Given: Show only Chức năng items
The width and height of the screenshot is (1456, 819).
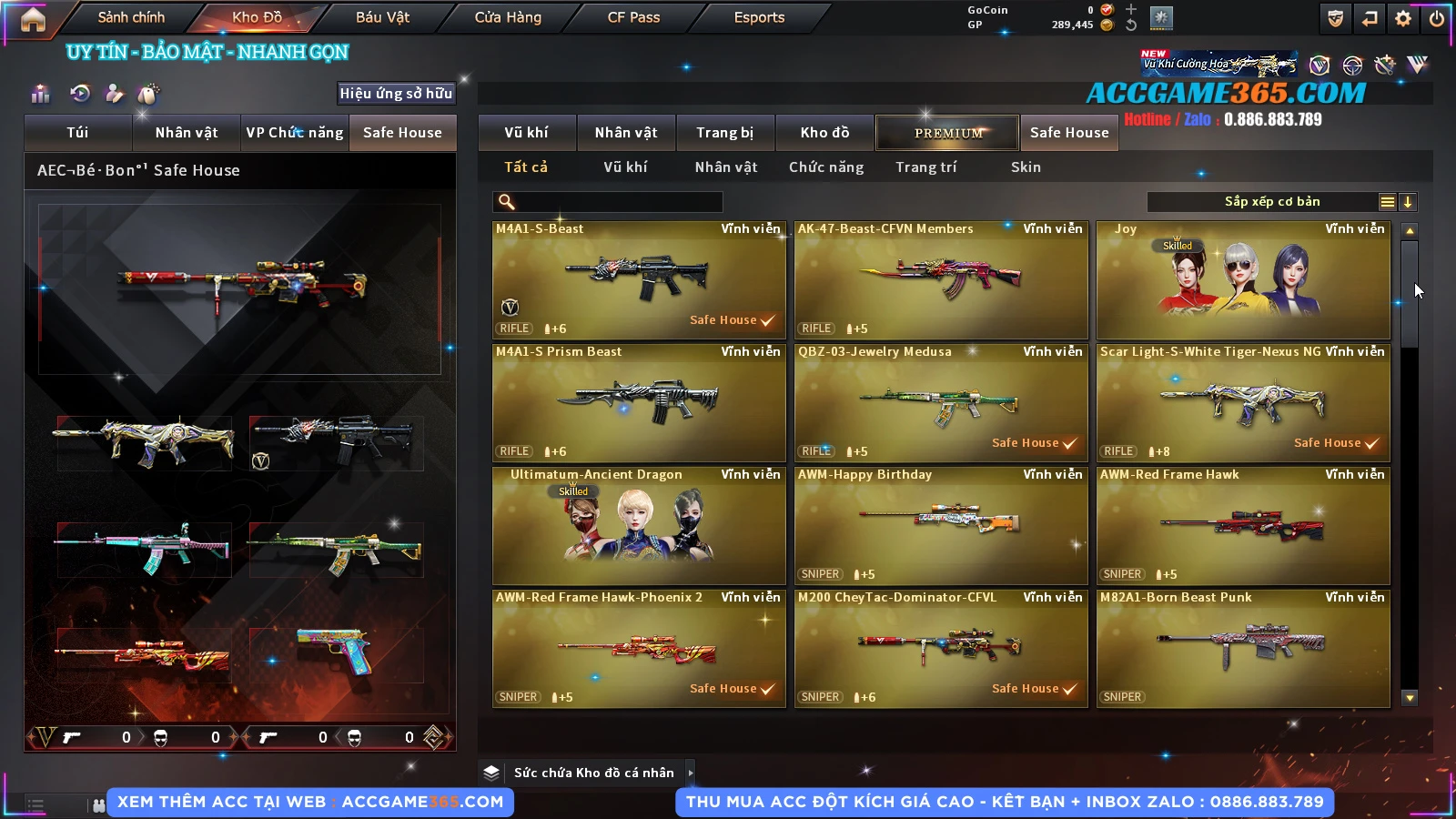Looking at the screenshot, I should point(826,167).
